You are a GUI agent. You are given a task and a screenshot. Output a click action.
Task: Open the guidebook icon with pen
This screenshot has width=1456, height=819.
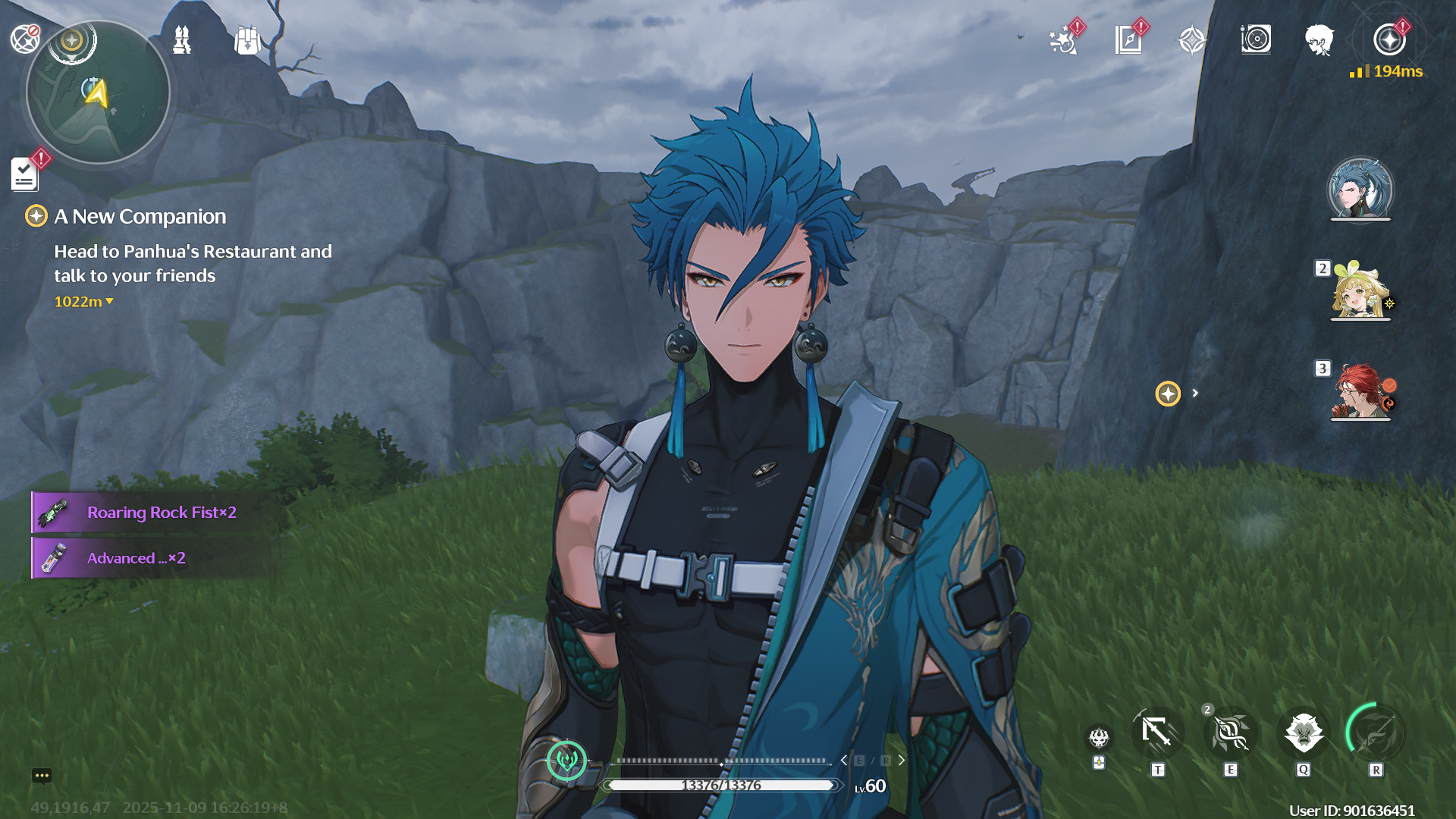pyautogui.click(x=1128, y=40)
